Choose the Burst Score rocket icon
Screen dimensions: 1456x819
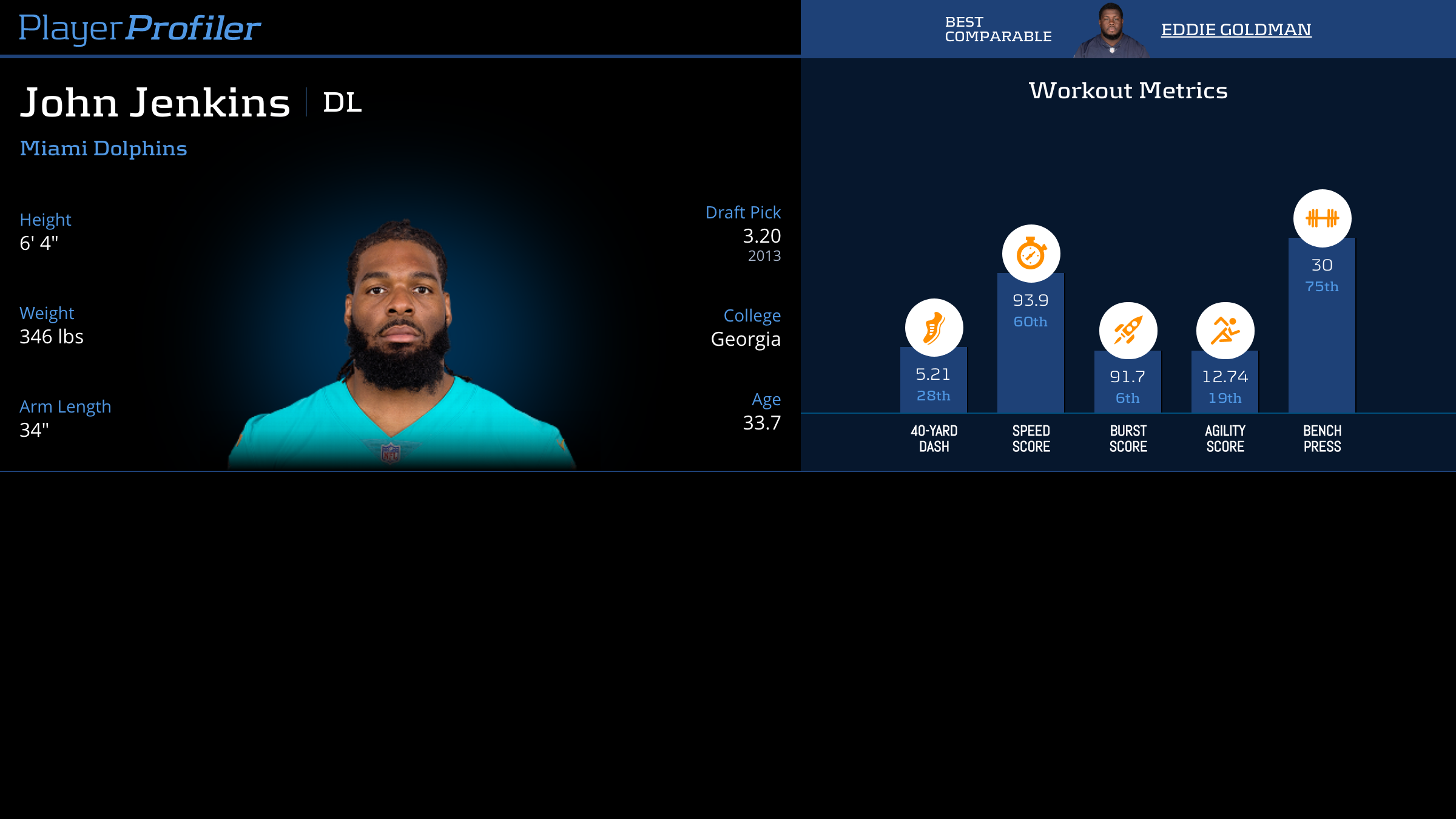coord(1128,331)
